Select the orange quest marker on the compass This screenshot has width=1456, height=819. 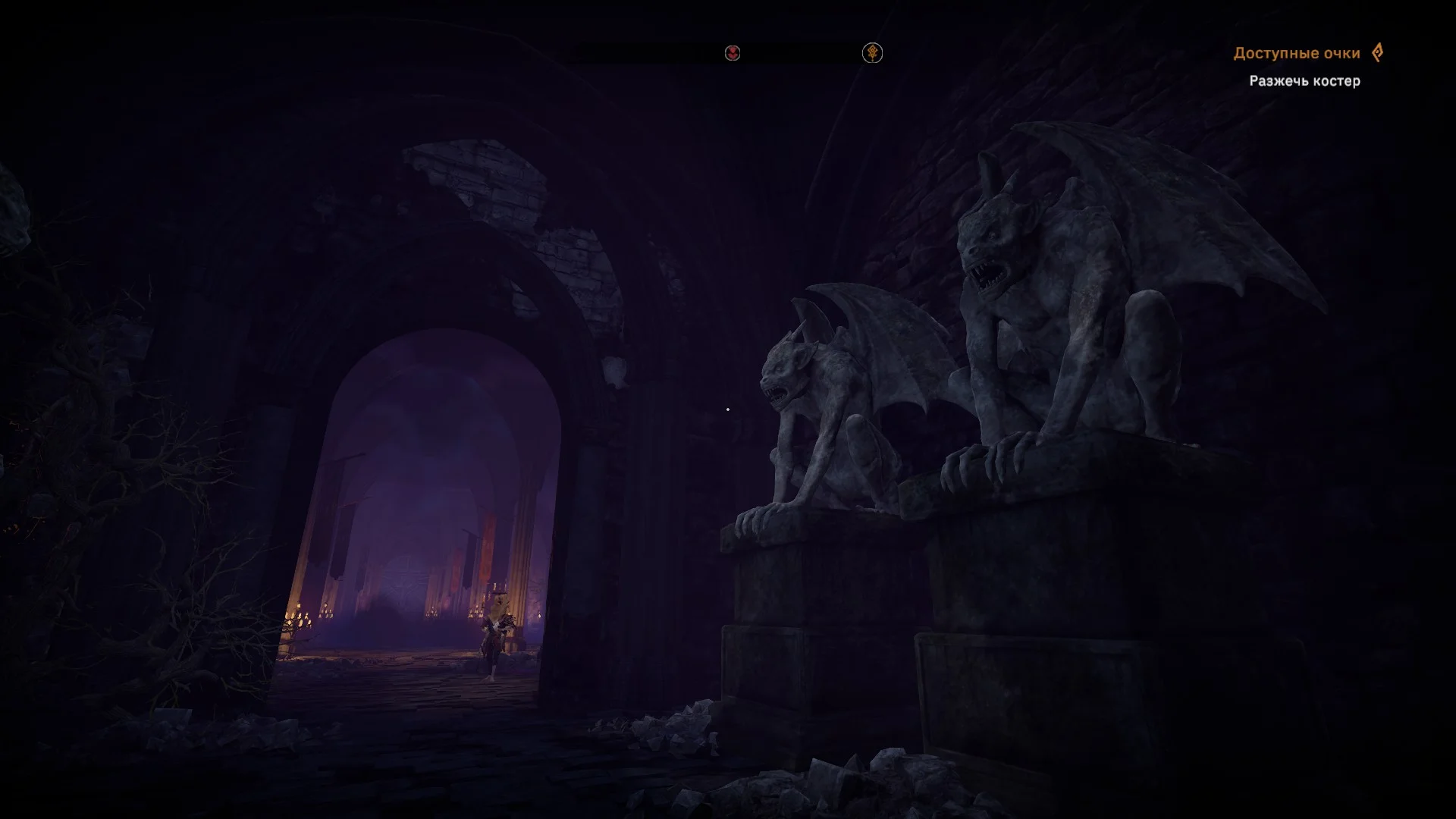(x=872, y=53)
